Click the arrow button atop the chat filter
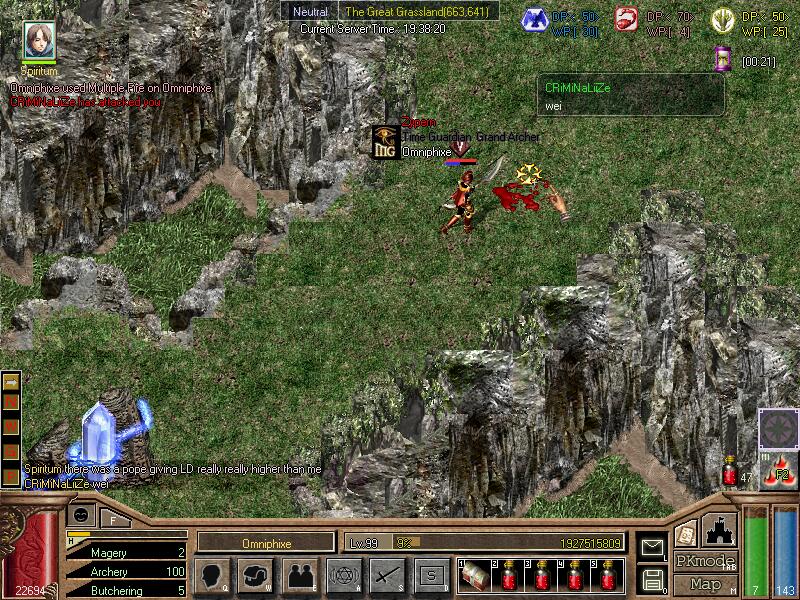 11,382
